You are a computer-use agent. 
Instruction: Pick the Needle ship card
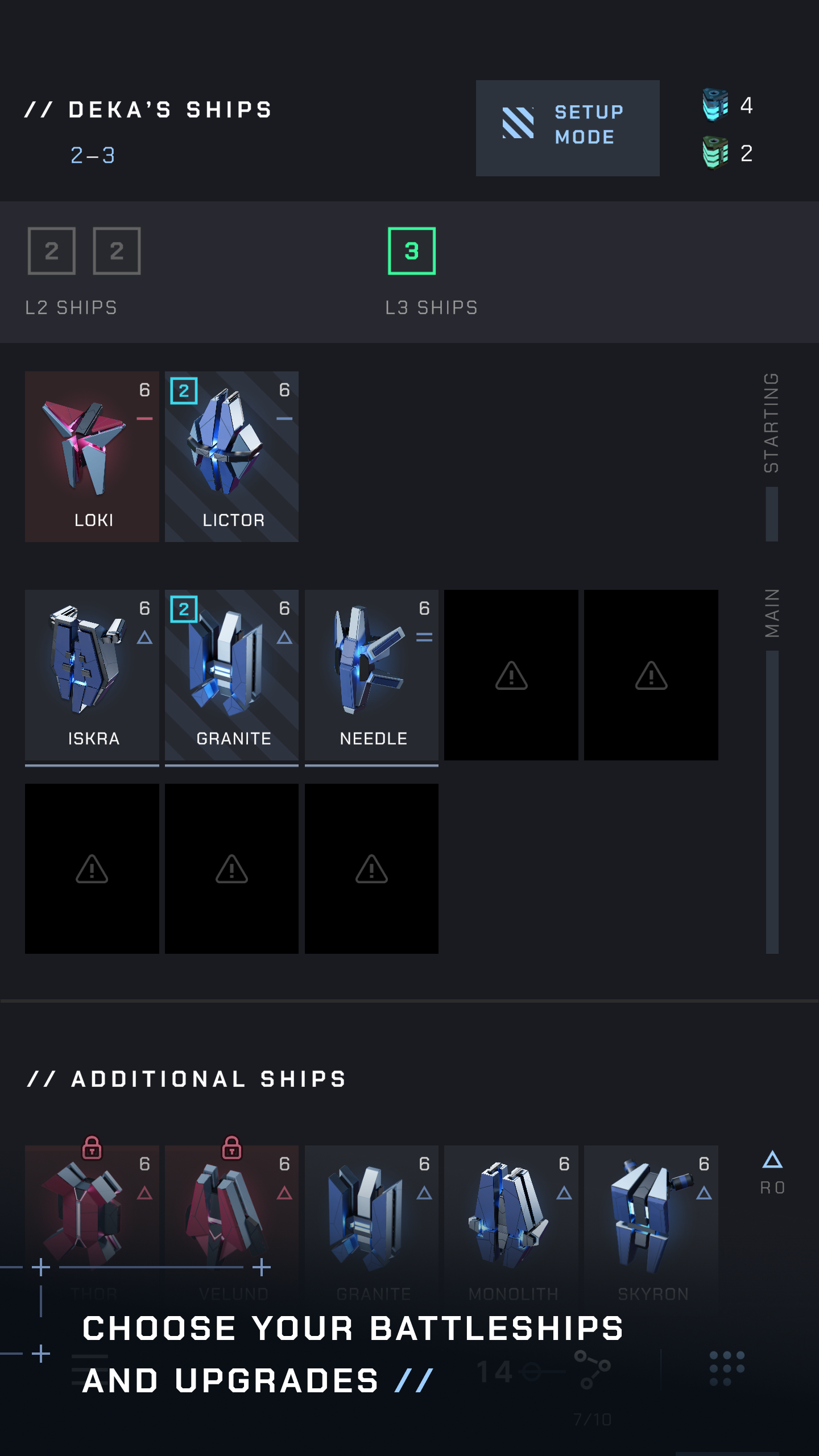pyautogui.click(x=371, y=675)
